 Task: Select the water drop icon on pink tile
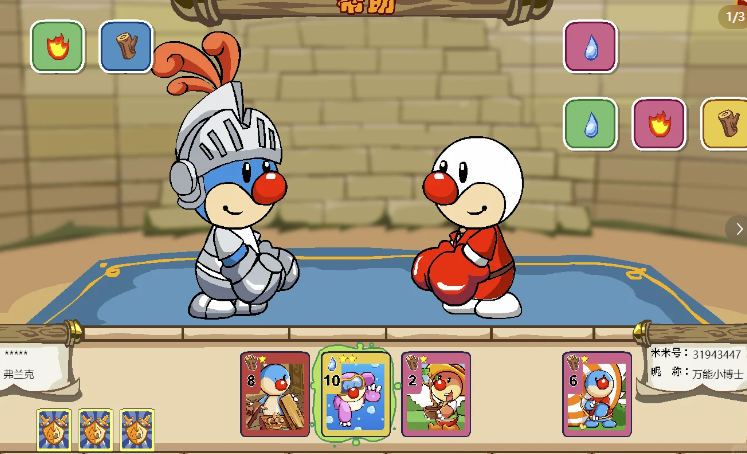click(590, 46)
